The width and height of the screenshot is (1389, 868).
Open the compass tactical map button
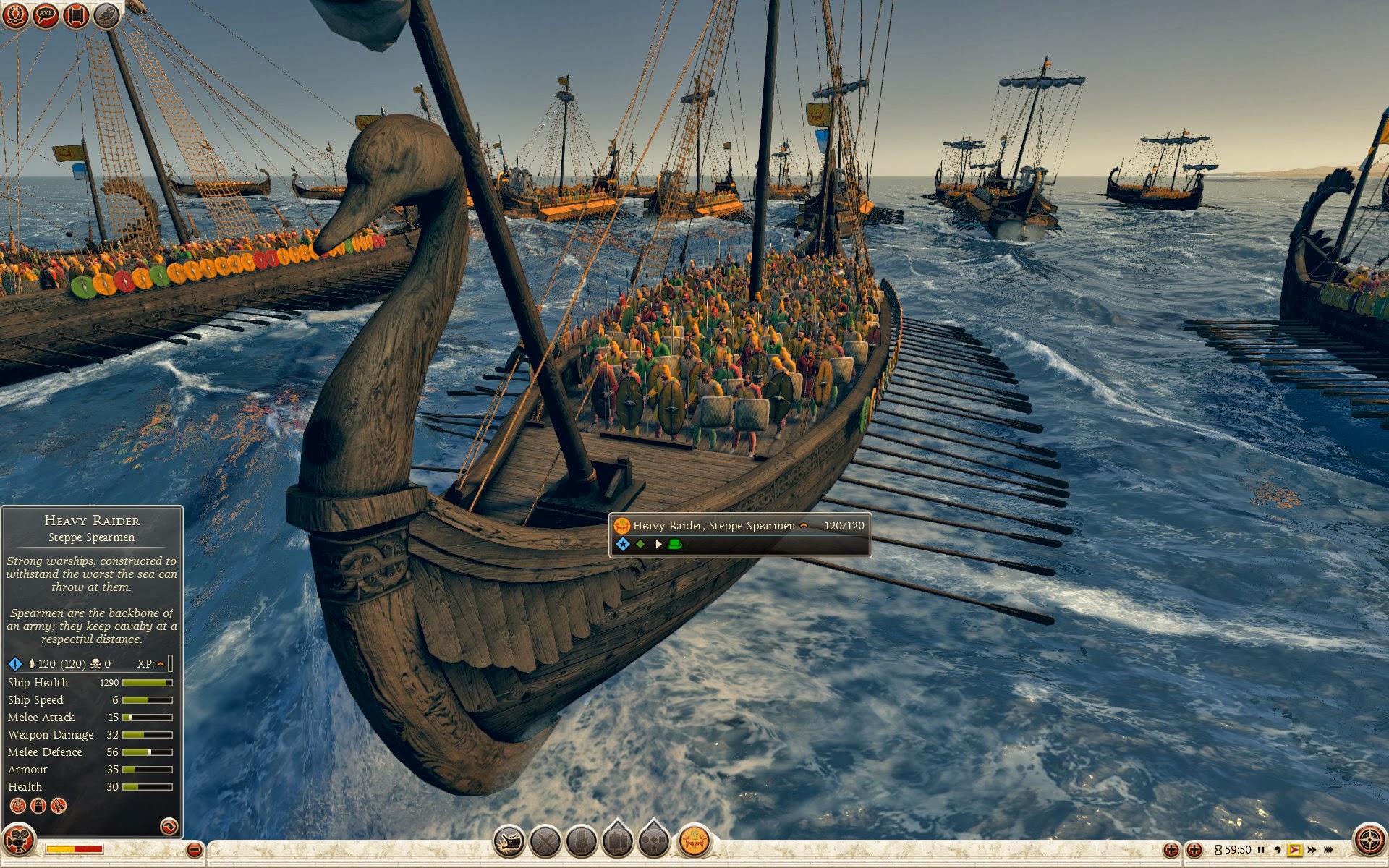click(1369, 841)
